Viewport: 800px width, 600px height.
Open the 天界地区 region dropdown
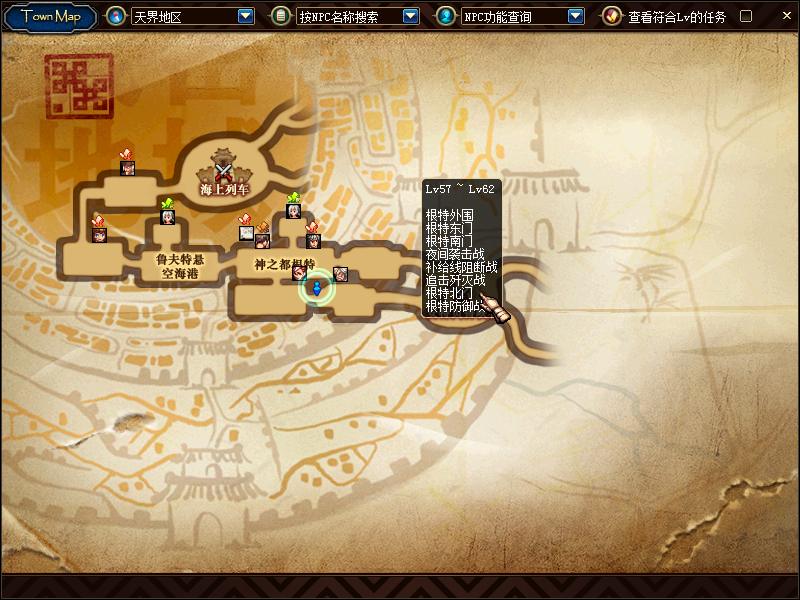[246, 16]
